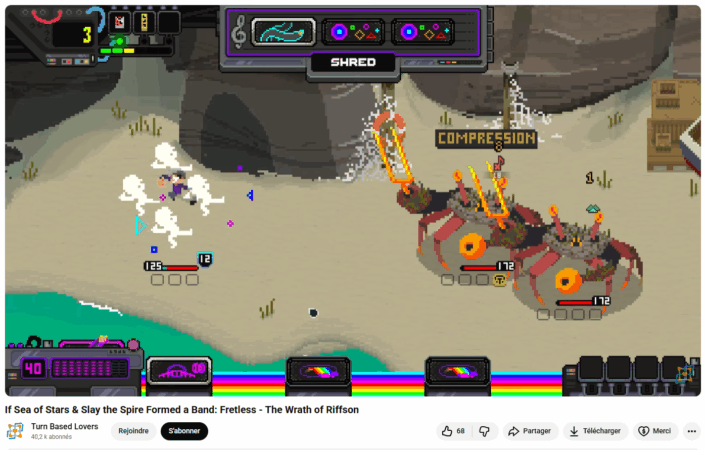Subscribe with the S'abonner button
This screenshot has width=705, height=450.
tap(184, 431)
